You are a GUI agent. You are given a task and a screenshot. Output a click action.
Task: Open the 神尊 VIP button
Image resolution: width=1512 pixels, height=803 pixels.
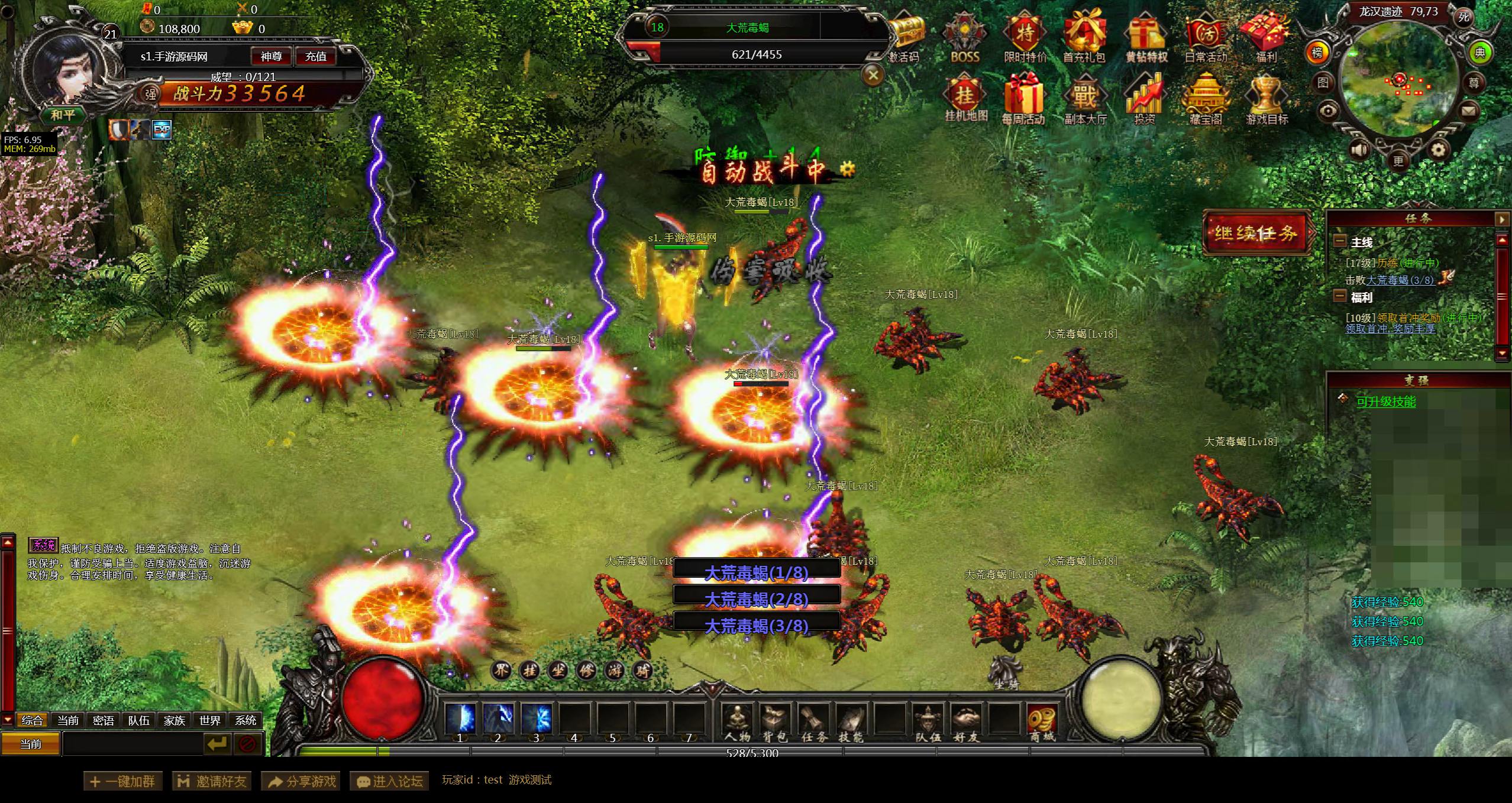coord(272,56)
